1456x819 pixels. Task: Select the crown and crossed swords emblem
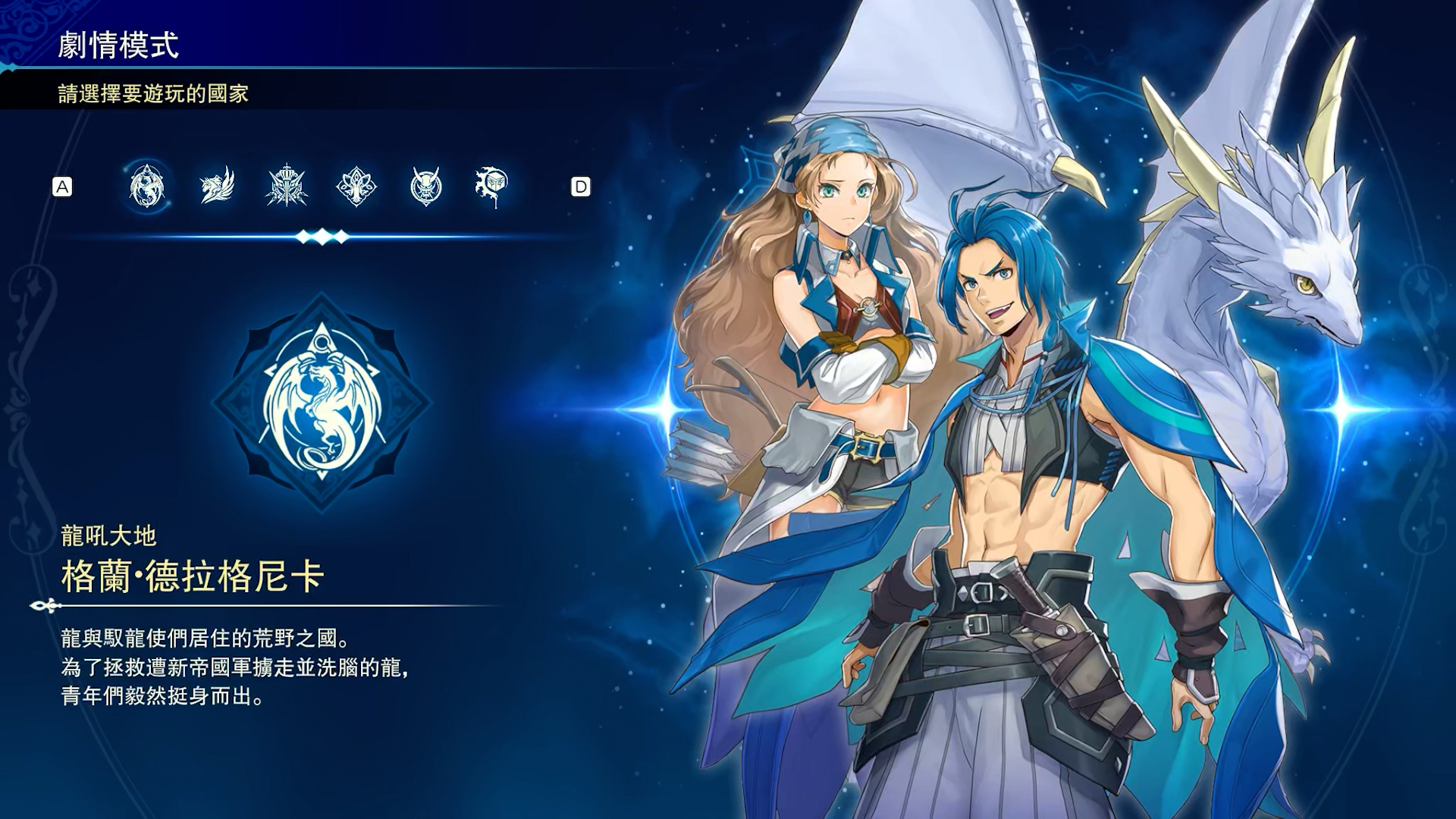tap(287, 187)
